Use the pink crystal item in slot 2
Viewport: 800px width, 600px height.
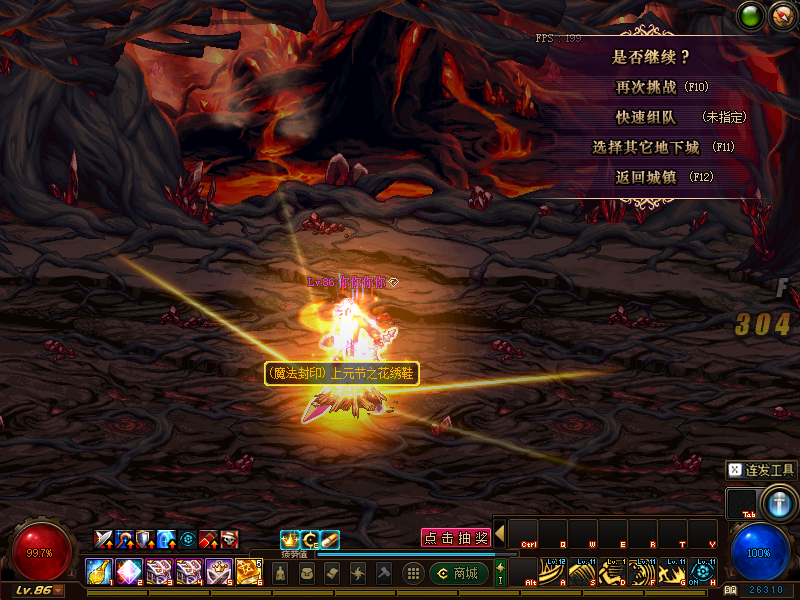click(128, 571)
